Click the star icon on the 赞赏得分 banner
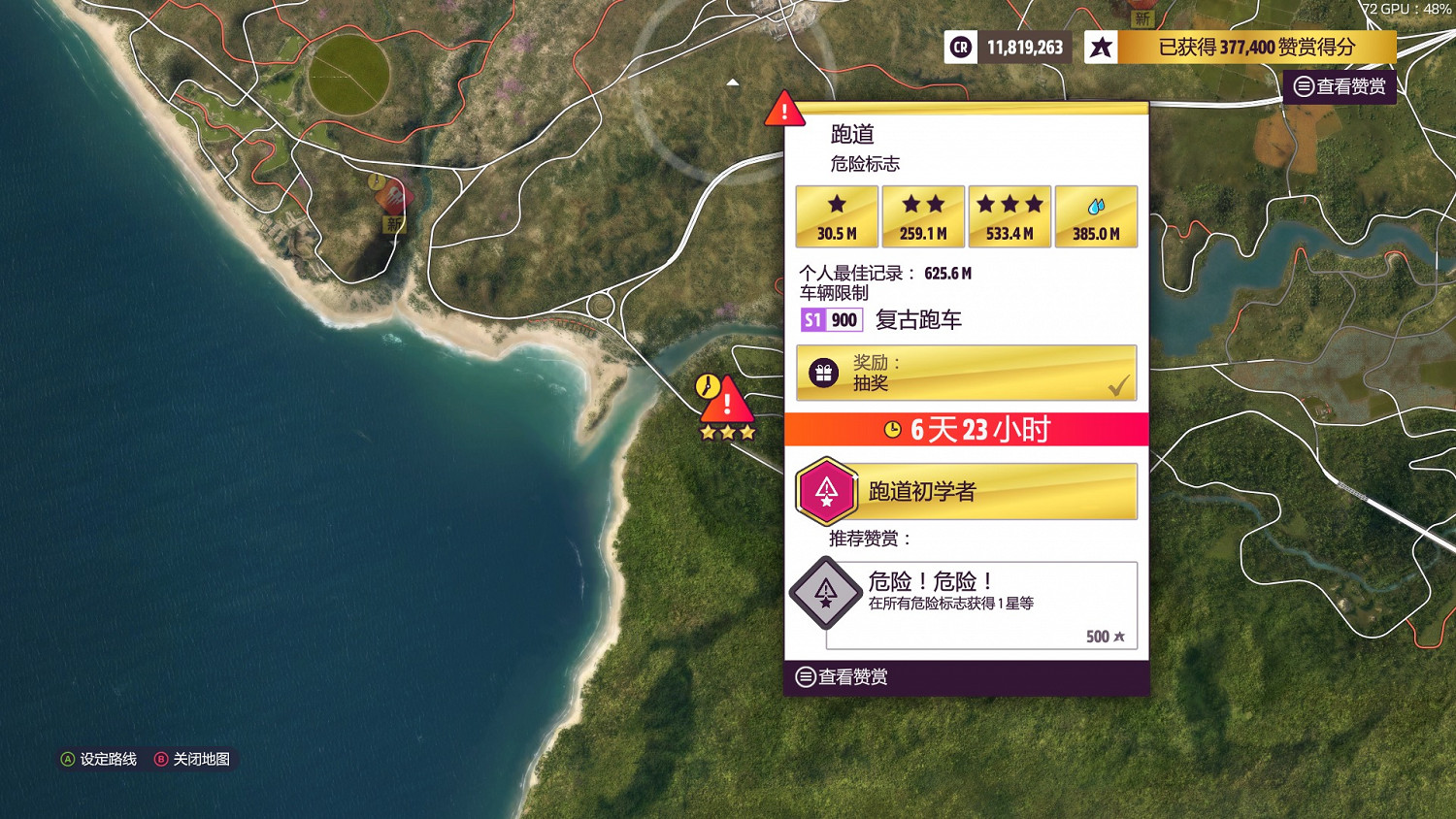This screenshot has height=819, width=1456. click(1100, 47)
